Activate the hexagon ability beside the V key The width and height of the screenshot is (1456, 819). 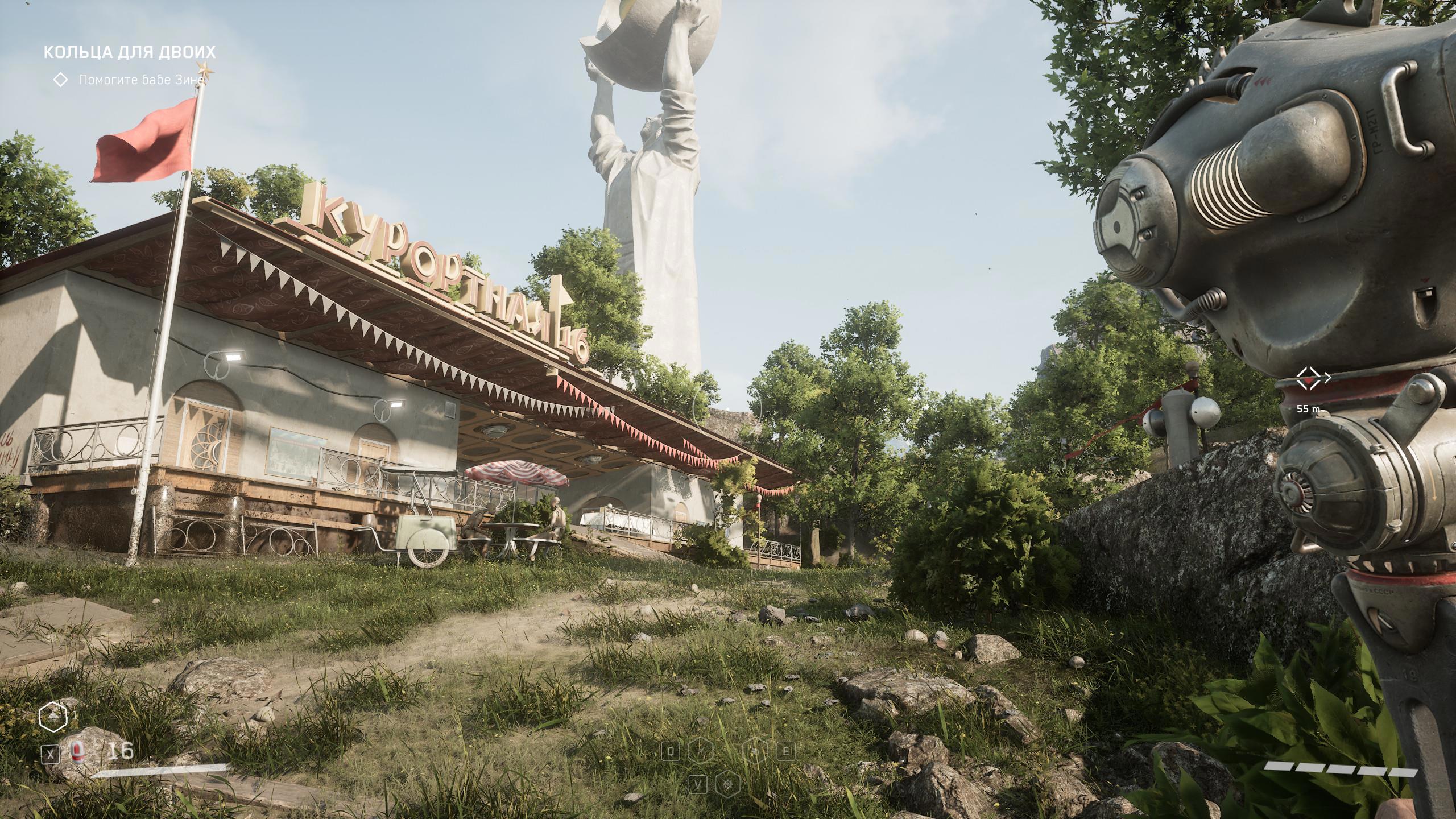click(729, 785)
